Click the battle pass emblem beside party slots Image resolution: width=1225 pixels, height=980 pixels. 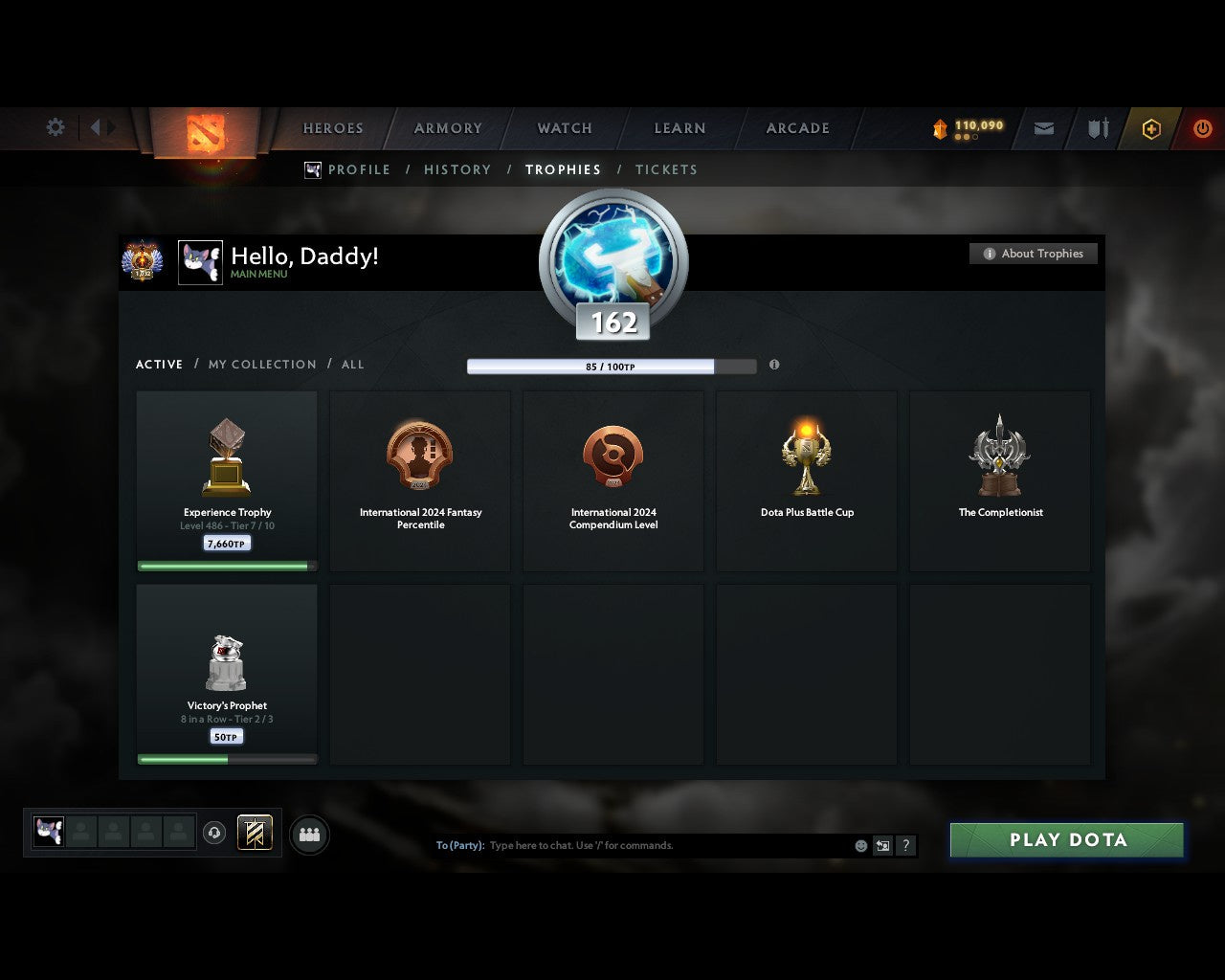[x=255, y=833]
